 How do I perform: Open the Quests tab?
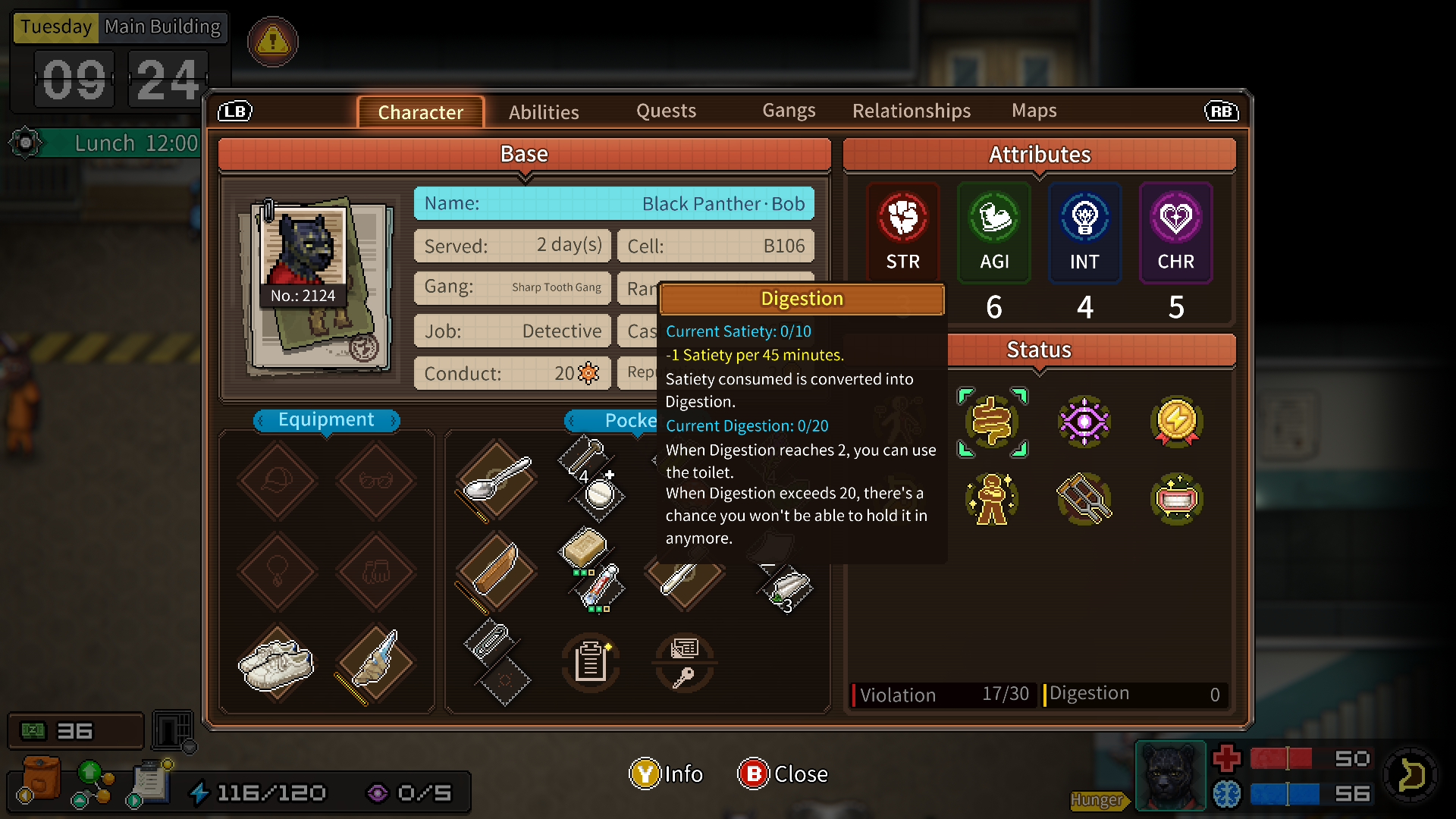tap(666, 111)
